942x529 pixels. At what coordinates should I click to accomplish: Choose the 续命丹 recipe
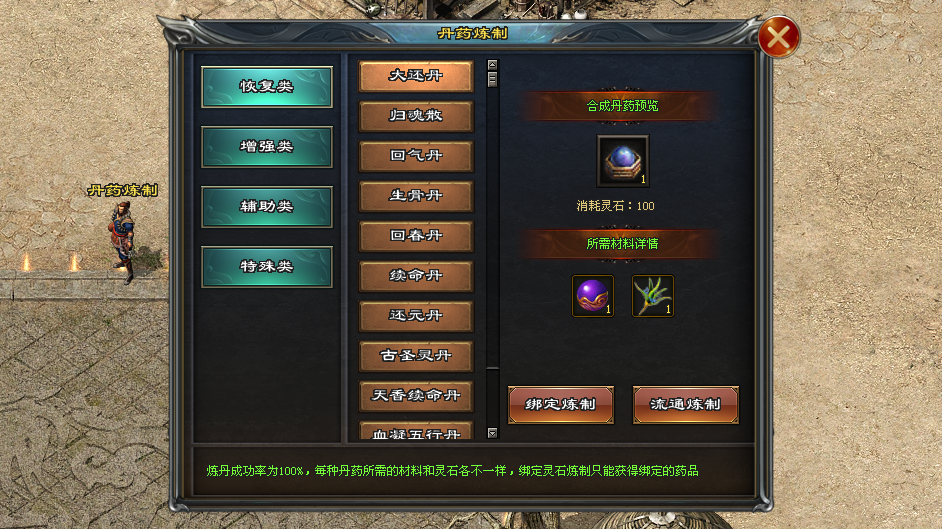point(416,276)
